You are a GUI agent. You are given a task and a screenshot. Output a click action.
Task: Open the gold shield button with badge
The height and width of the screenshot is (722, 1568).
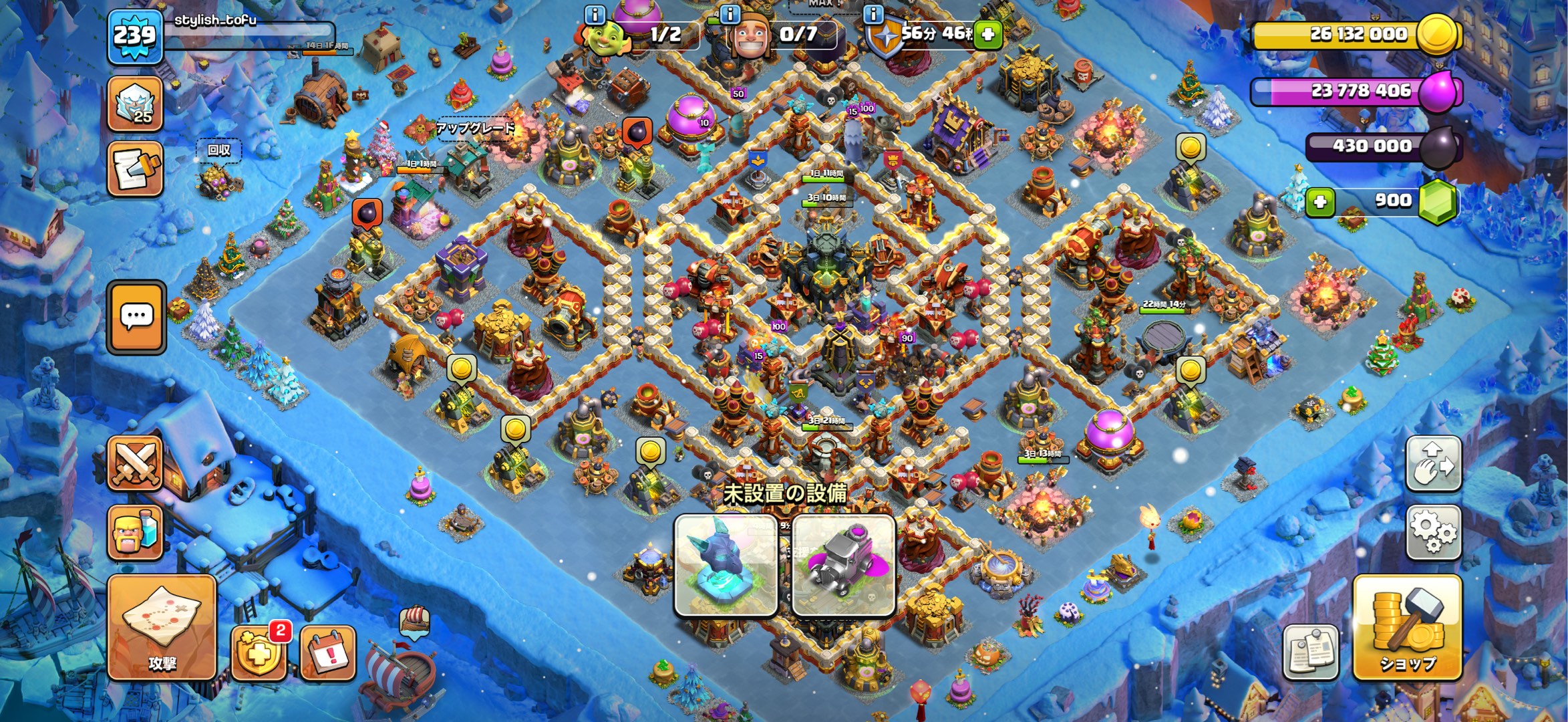(x=259, y=652)
